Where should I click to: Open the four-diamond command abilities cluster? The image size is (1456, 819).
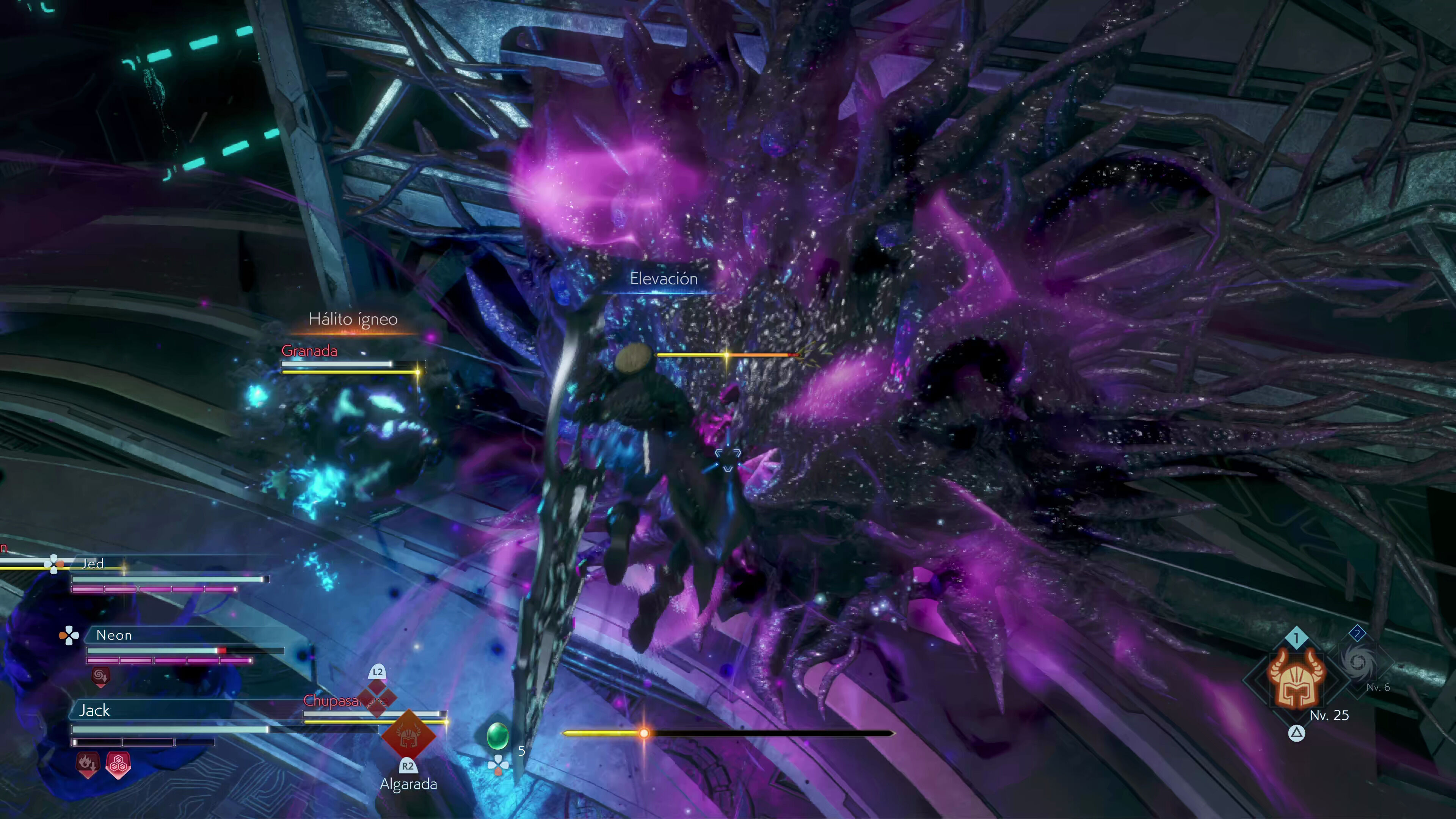click(377, 697)
